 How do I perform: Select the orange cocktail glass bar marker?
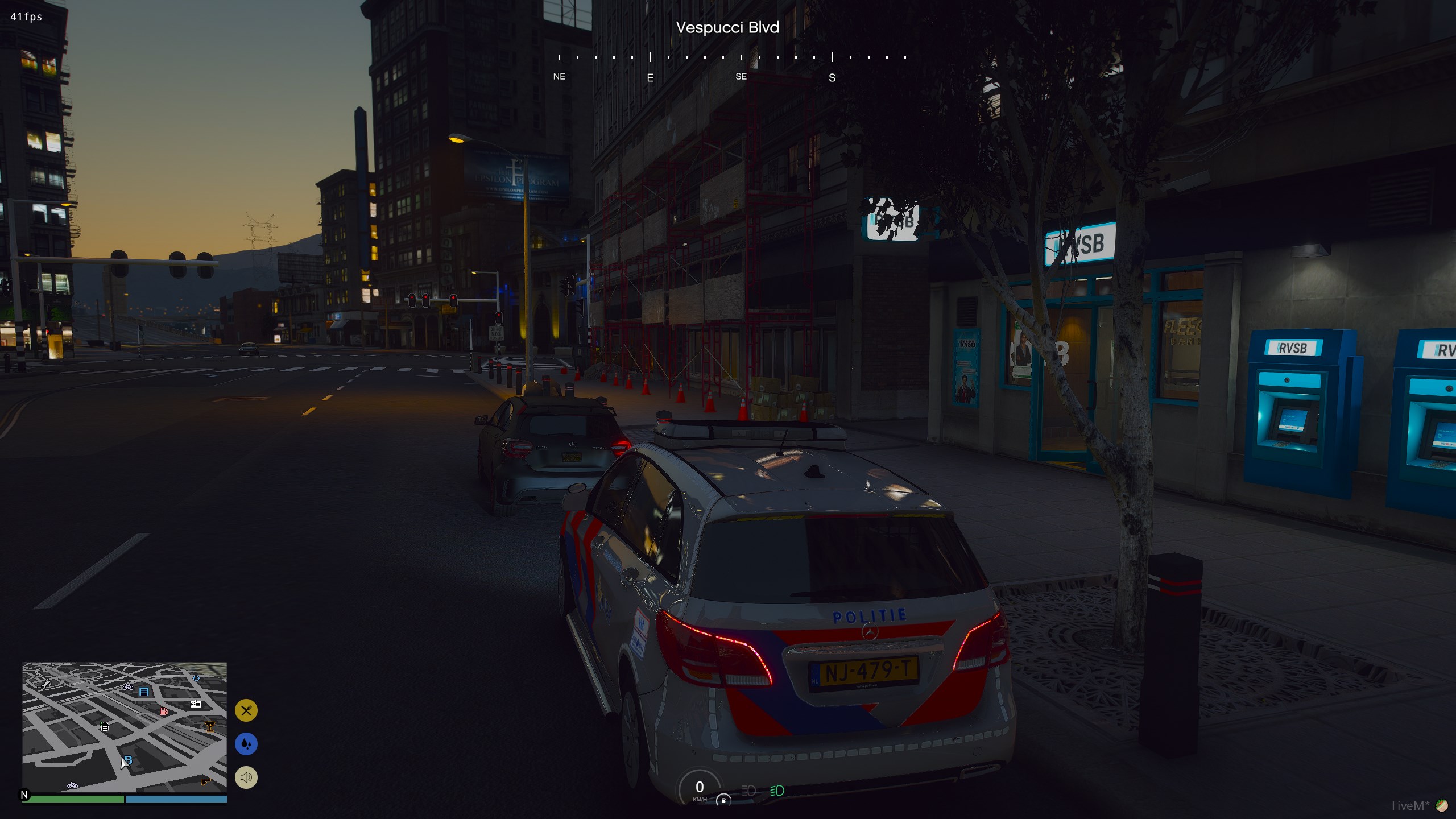pyautogui.click(x=210, y=726)
